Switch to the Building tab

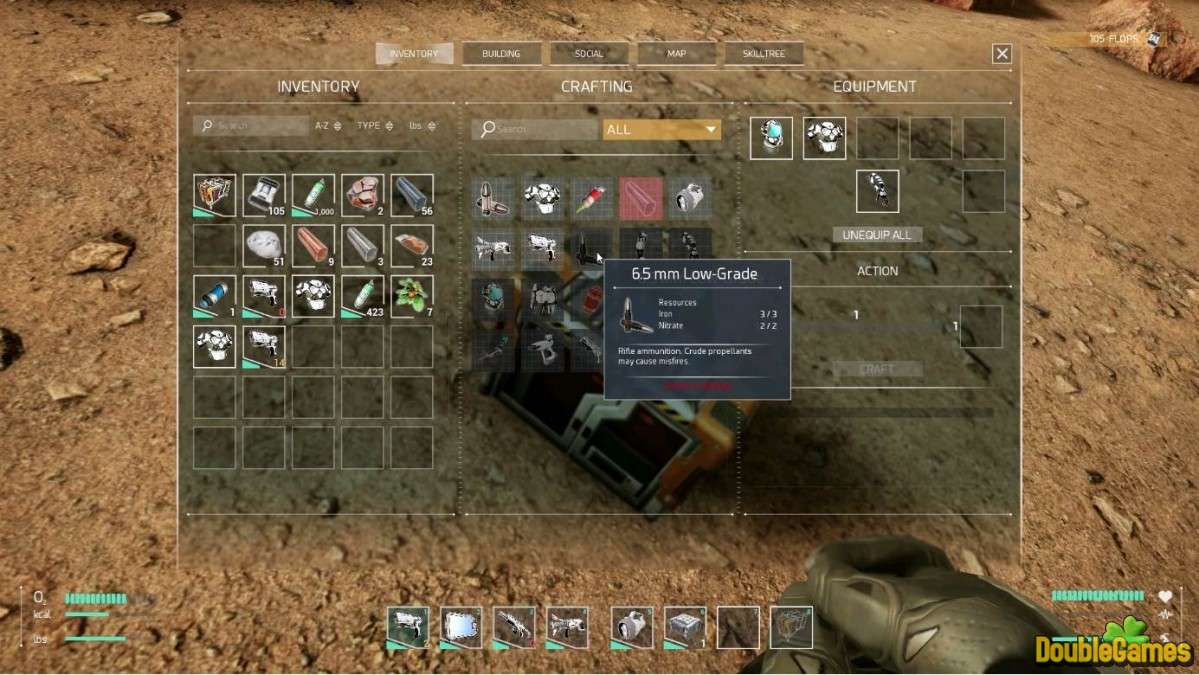pos(501,54)
